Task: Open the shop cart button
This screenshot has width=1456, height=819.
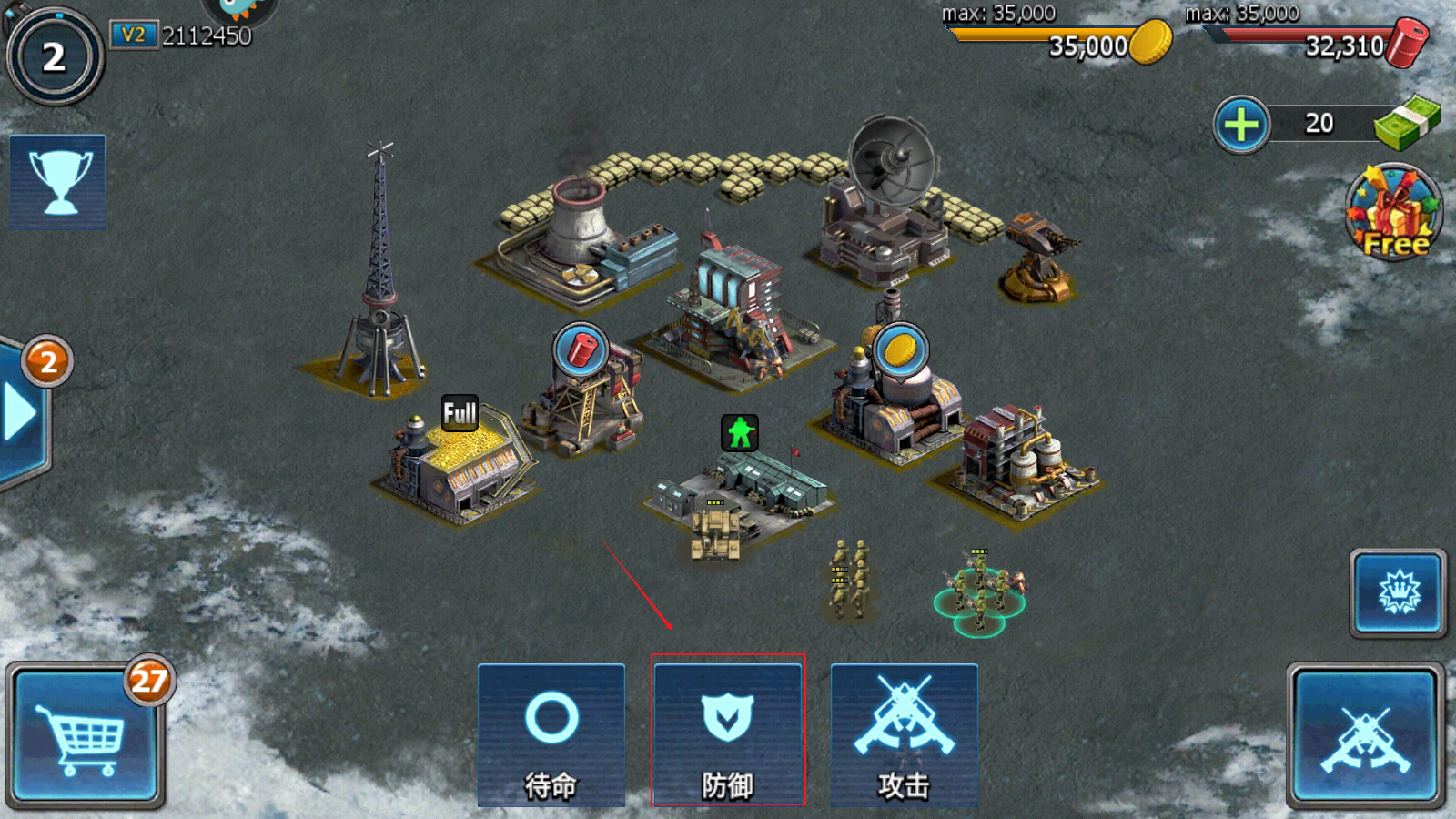Action: pos(86,737)
